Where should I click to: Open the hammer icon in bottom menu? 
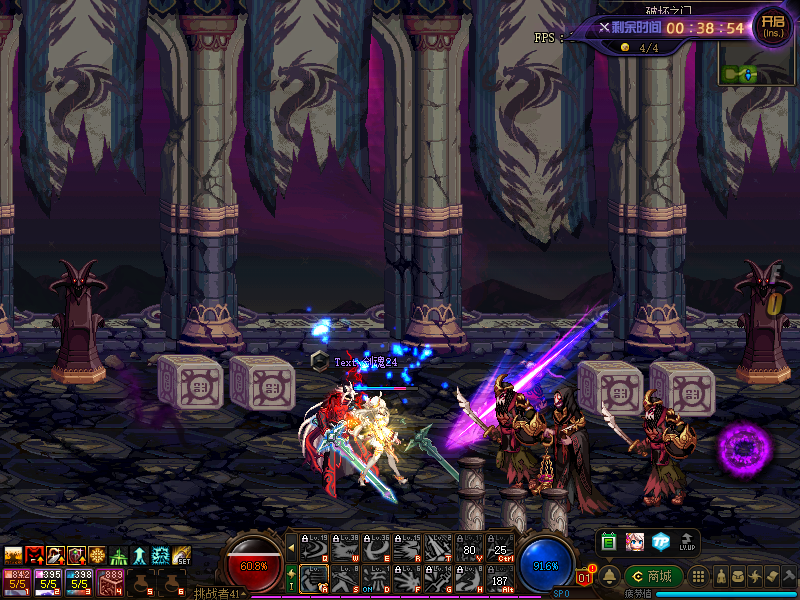coord(789,577)
